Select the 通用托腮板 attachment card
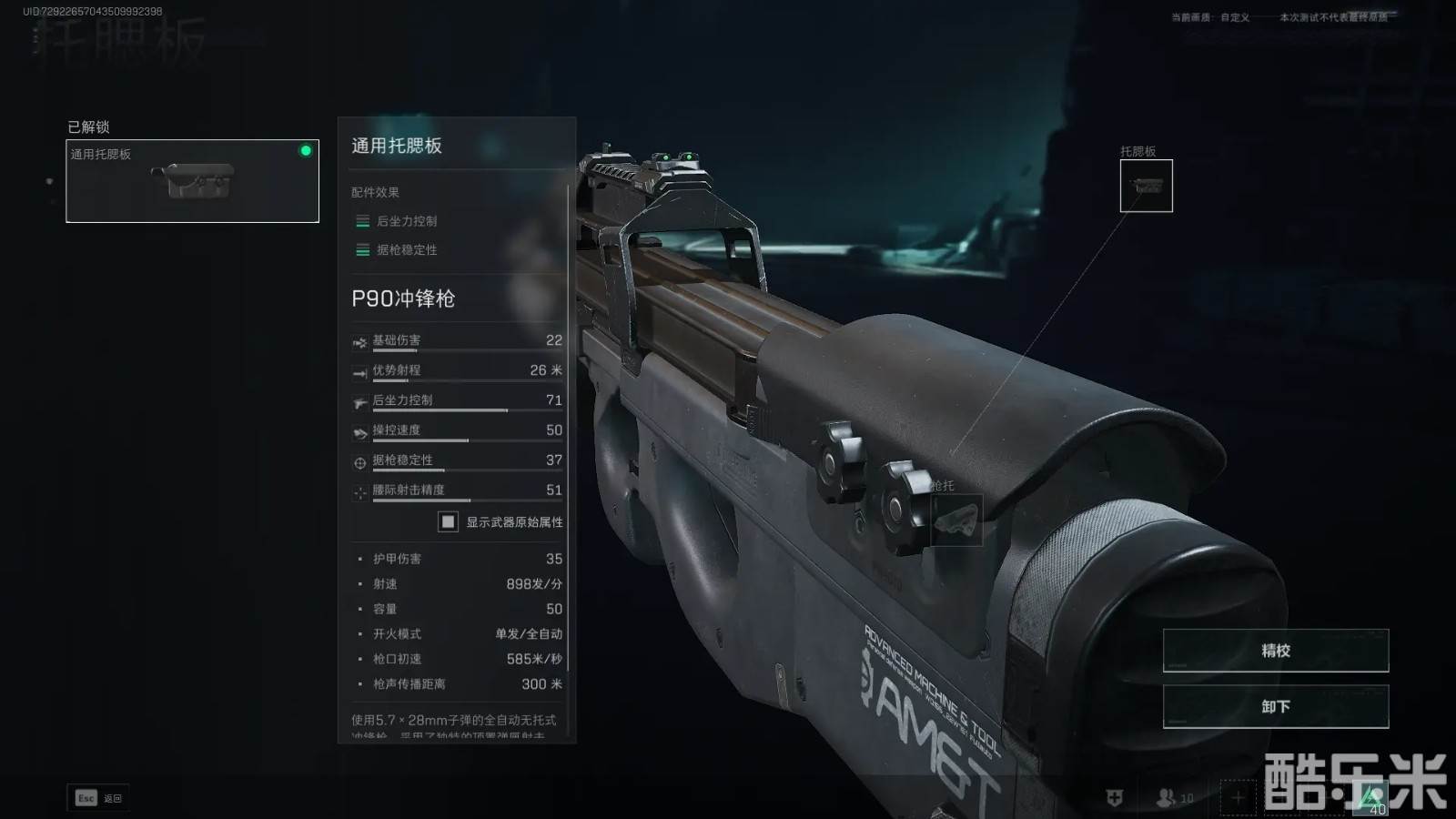 pyautogui.click(x=192, y=180)
